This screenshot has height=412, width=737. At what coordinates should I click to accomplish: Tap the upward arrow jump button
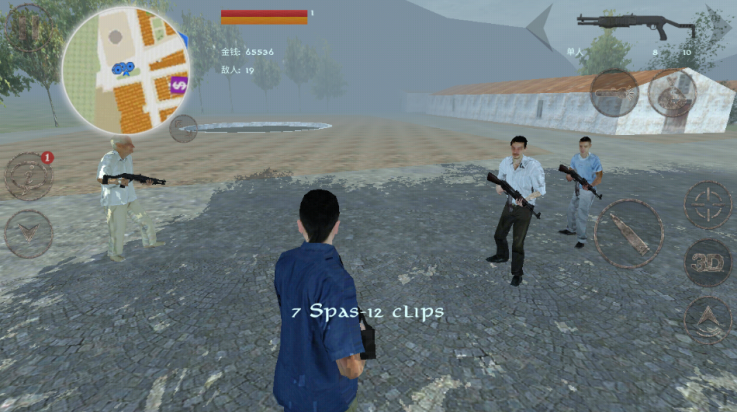pos(708,319)
